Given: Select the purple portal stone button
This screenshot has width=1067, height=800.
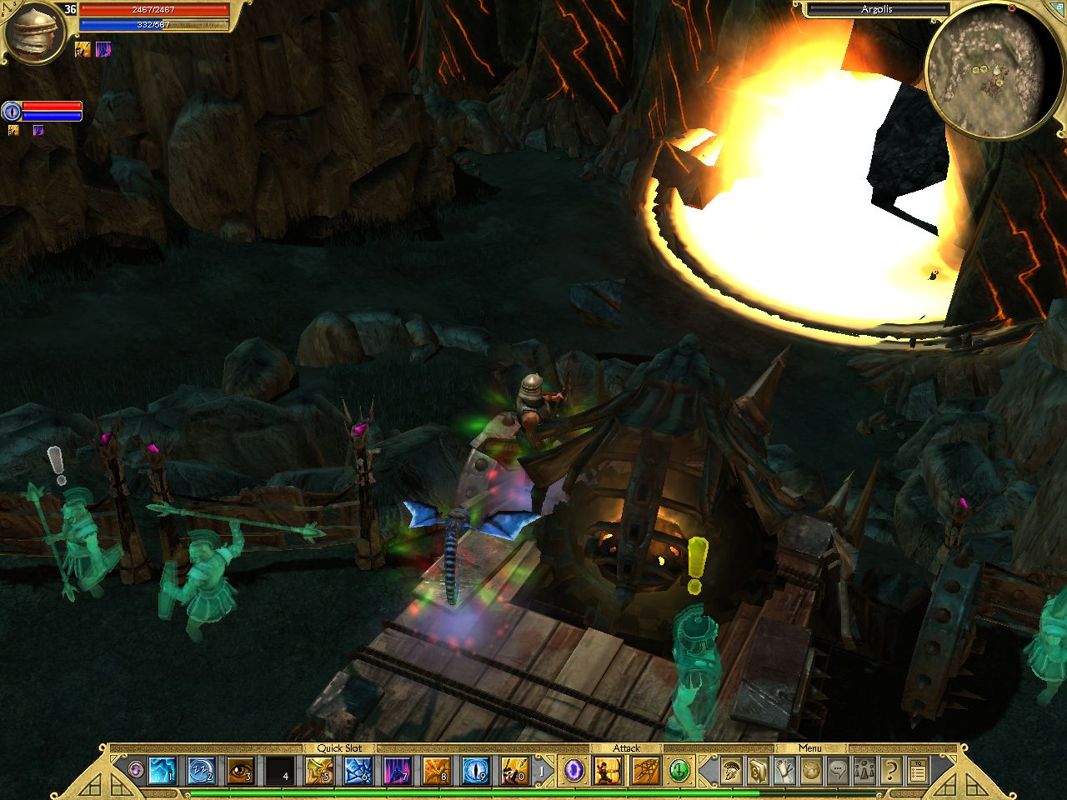Looking at the screenshot, I should tap(574, 770).
